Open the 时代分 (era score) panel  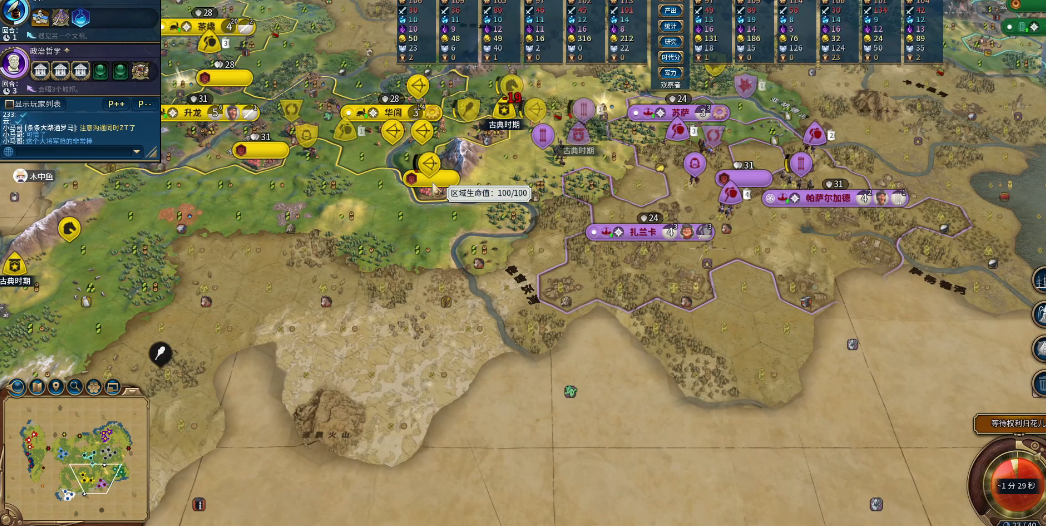(671, 57)
